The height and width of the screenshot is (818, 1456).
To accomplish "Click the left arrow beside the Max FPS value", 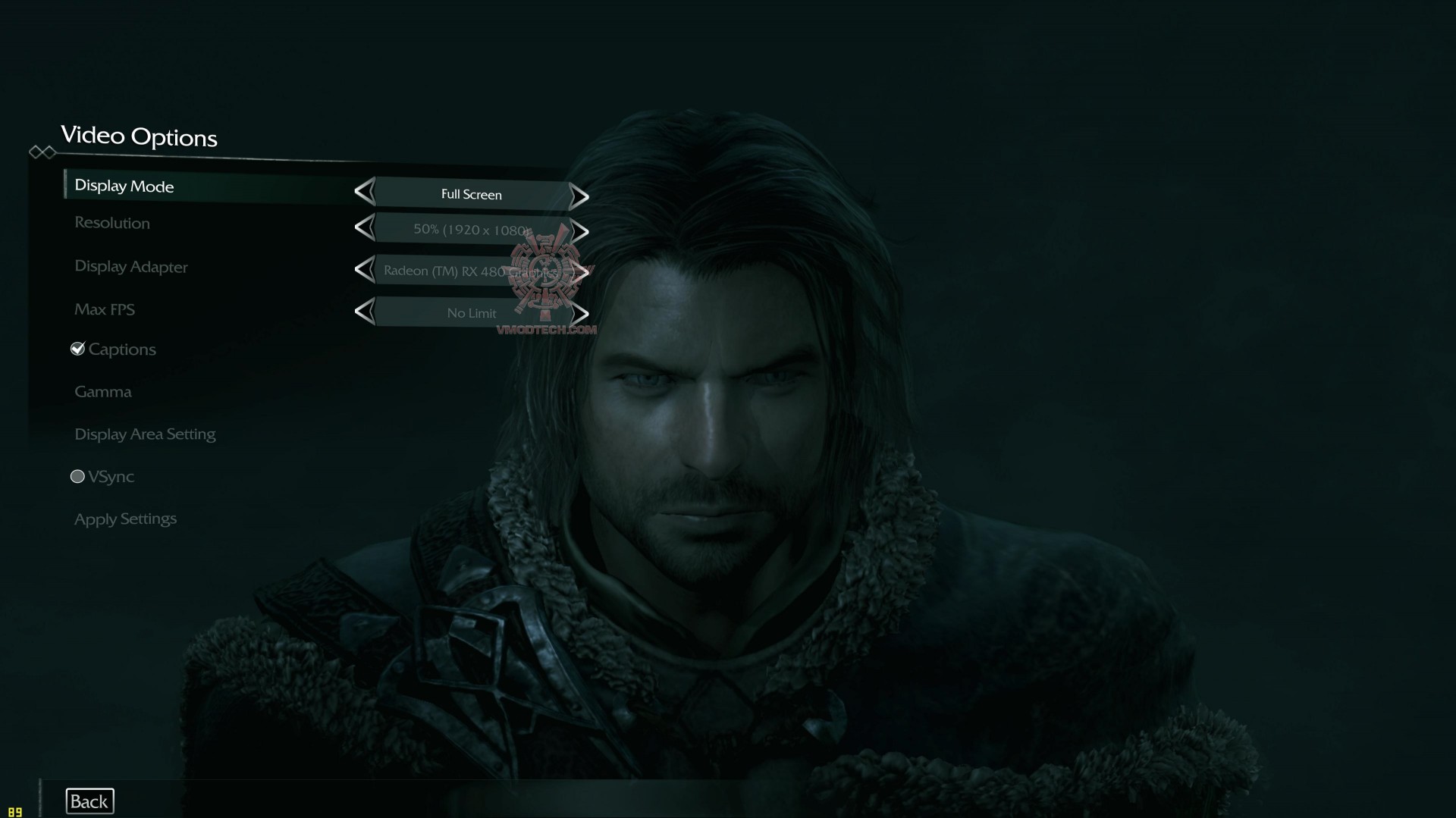I will click(x=366, y=310).
